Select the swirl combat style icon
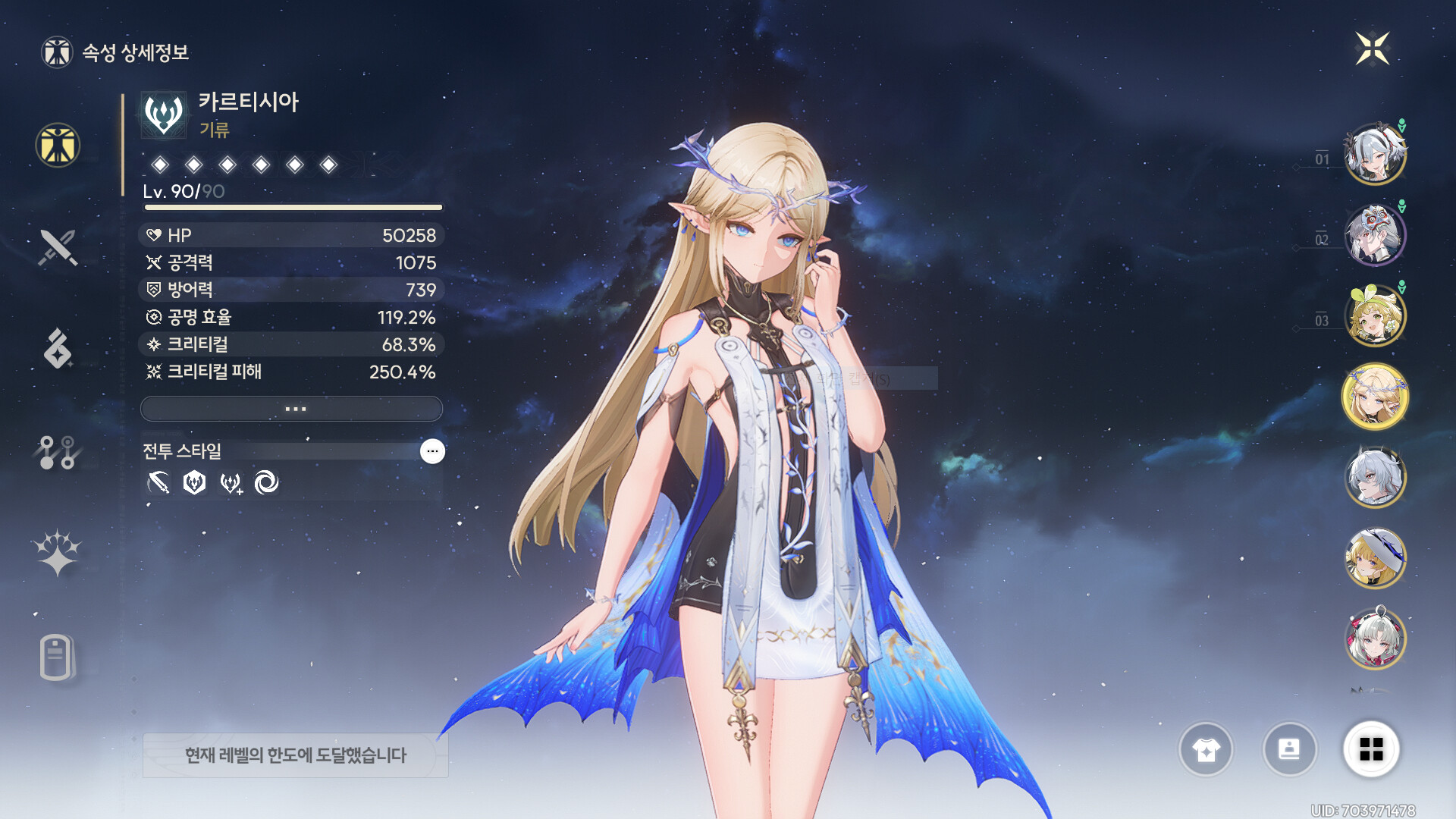This screenshot has width=1456, height=819. click(266, 482)
